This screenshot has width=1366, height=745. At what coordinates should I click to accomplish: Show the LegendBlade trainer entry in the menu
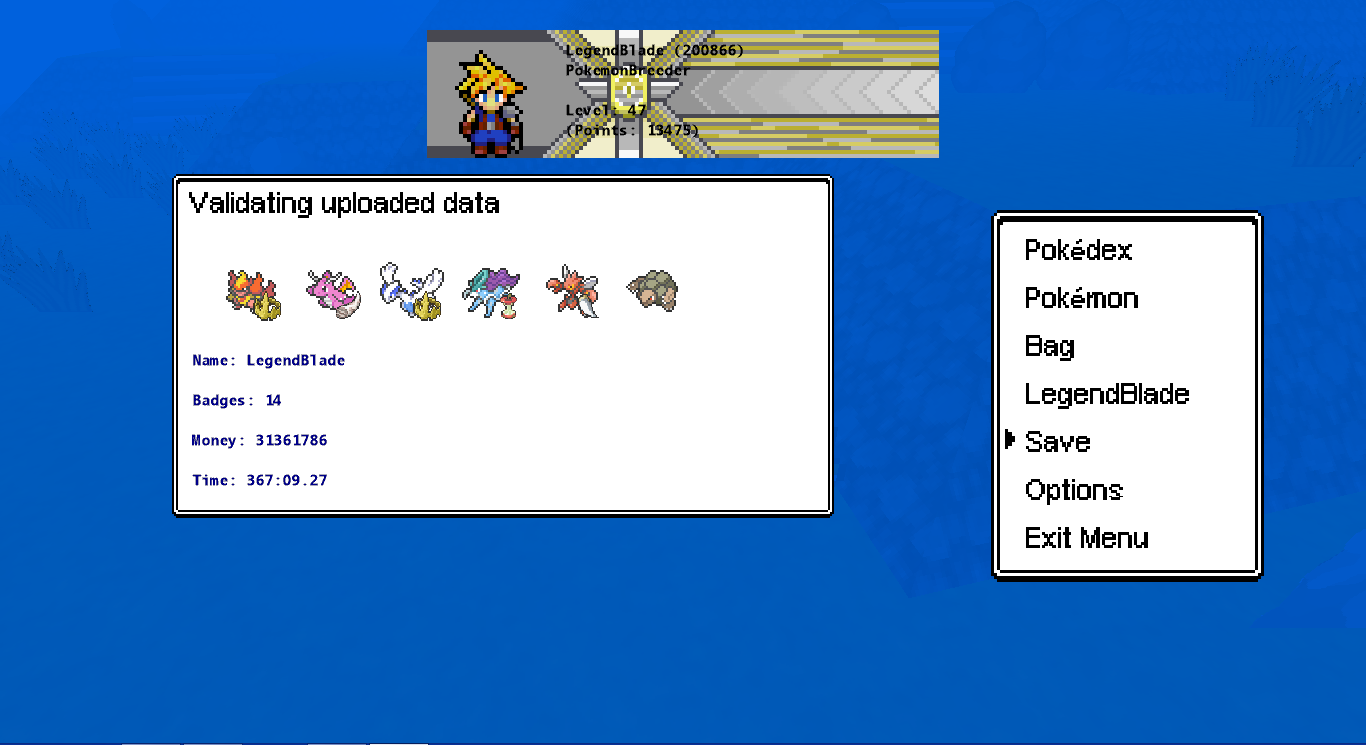click(x=1106, y=394)
